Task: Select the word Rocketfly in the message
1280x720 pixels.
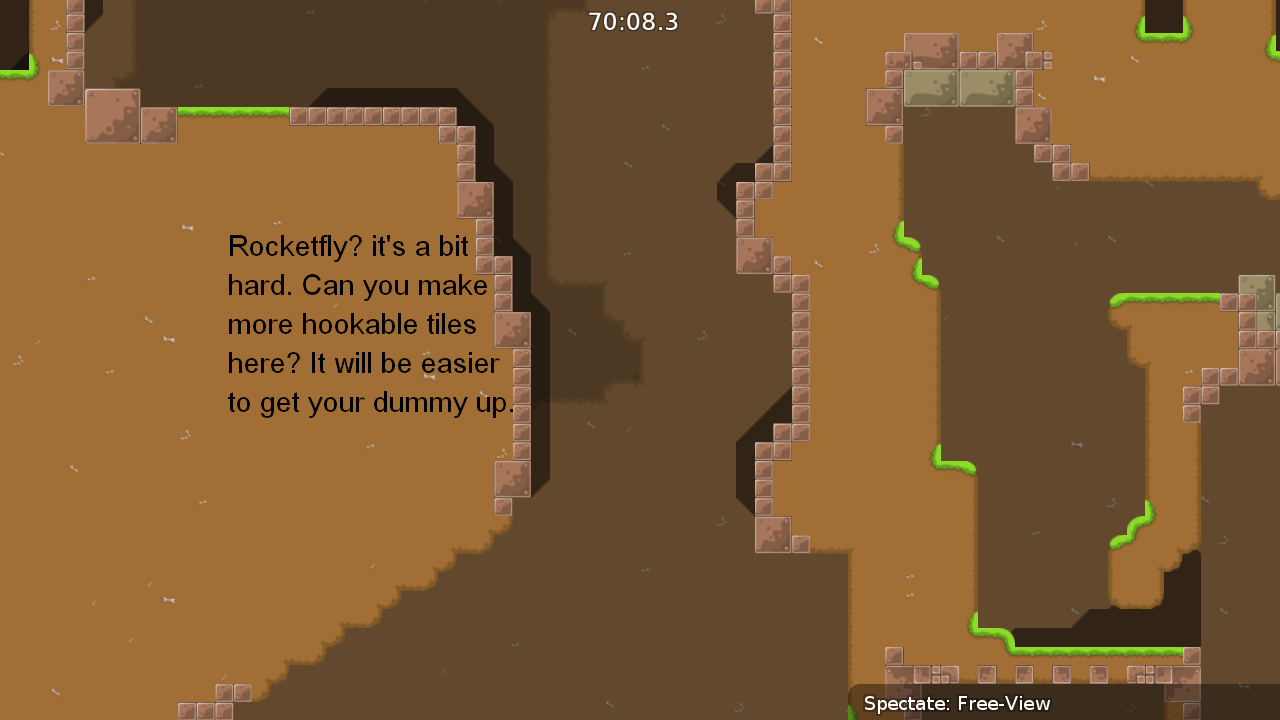Action: pyautogui.click(x=289, y=246)
